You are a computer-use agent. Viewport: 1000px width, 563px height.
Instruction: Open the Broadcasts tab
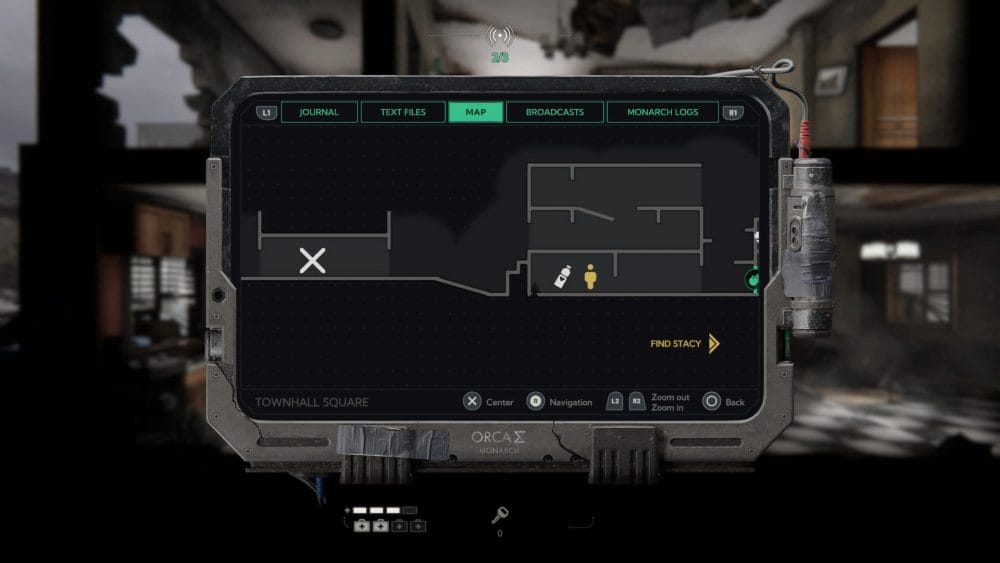[x=555, y=112]
